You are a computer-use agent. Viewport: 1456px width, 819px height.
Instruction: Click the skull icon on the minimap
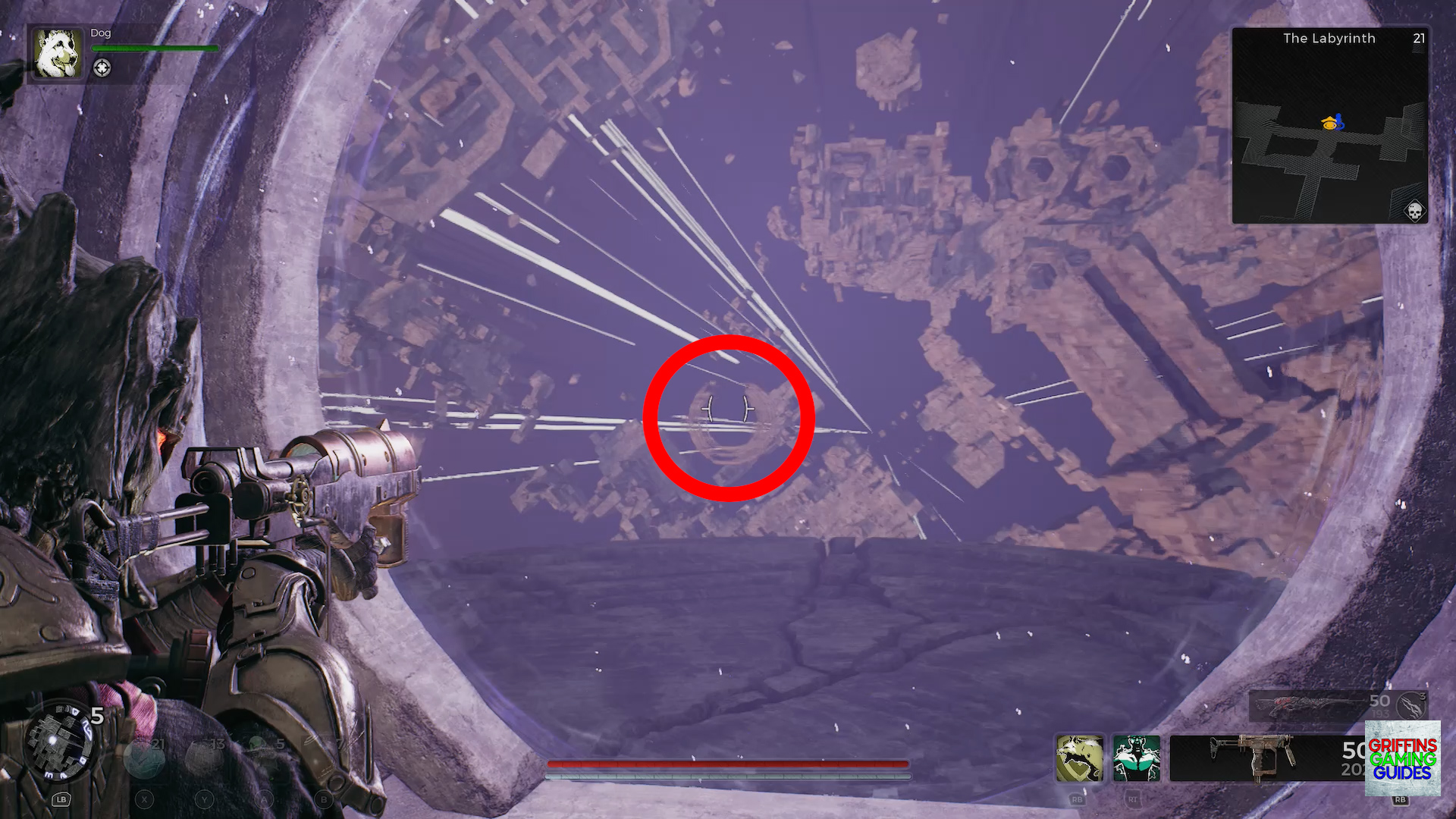pos(1415,211)
